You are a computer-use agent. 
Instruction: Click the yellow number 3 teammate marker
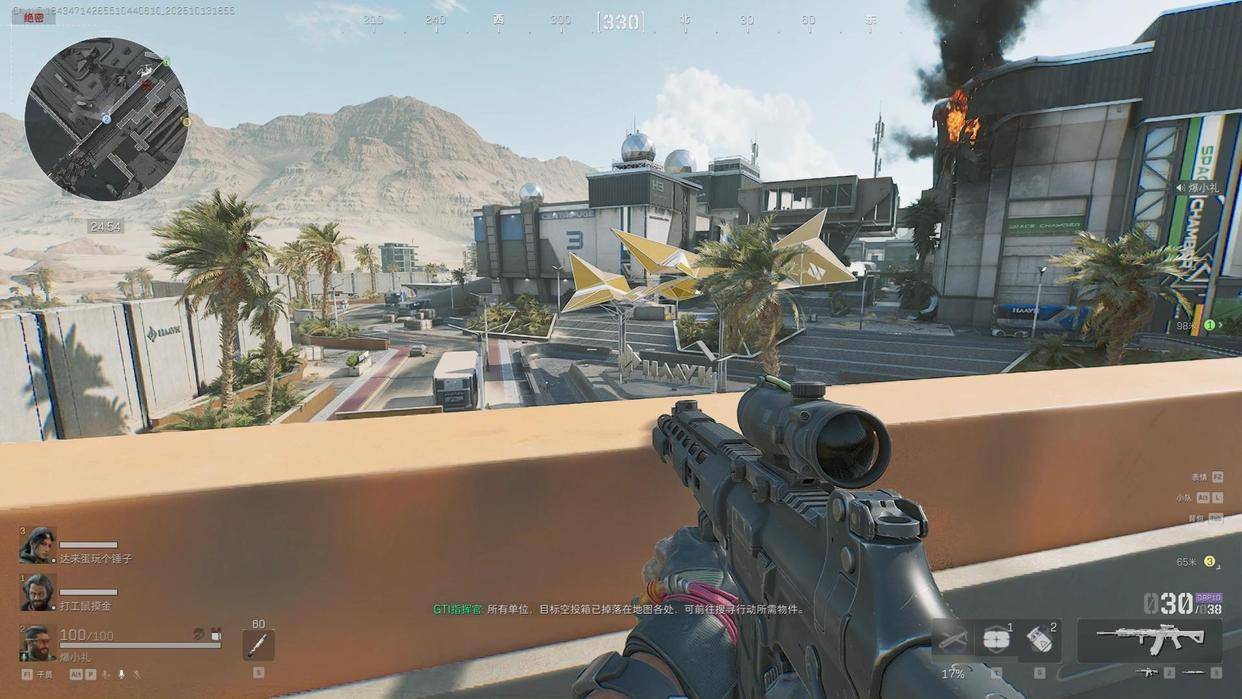click(1209, 561)
